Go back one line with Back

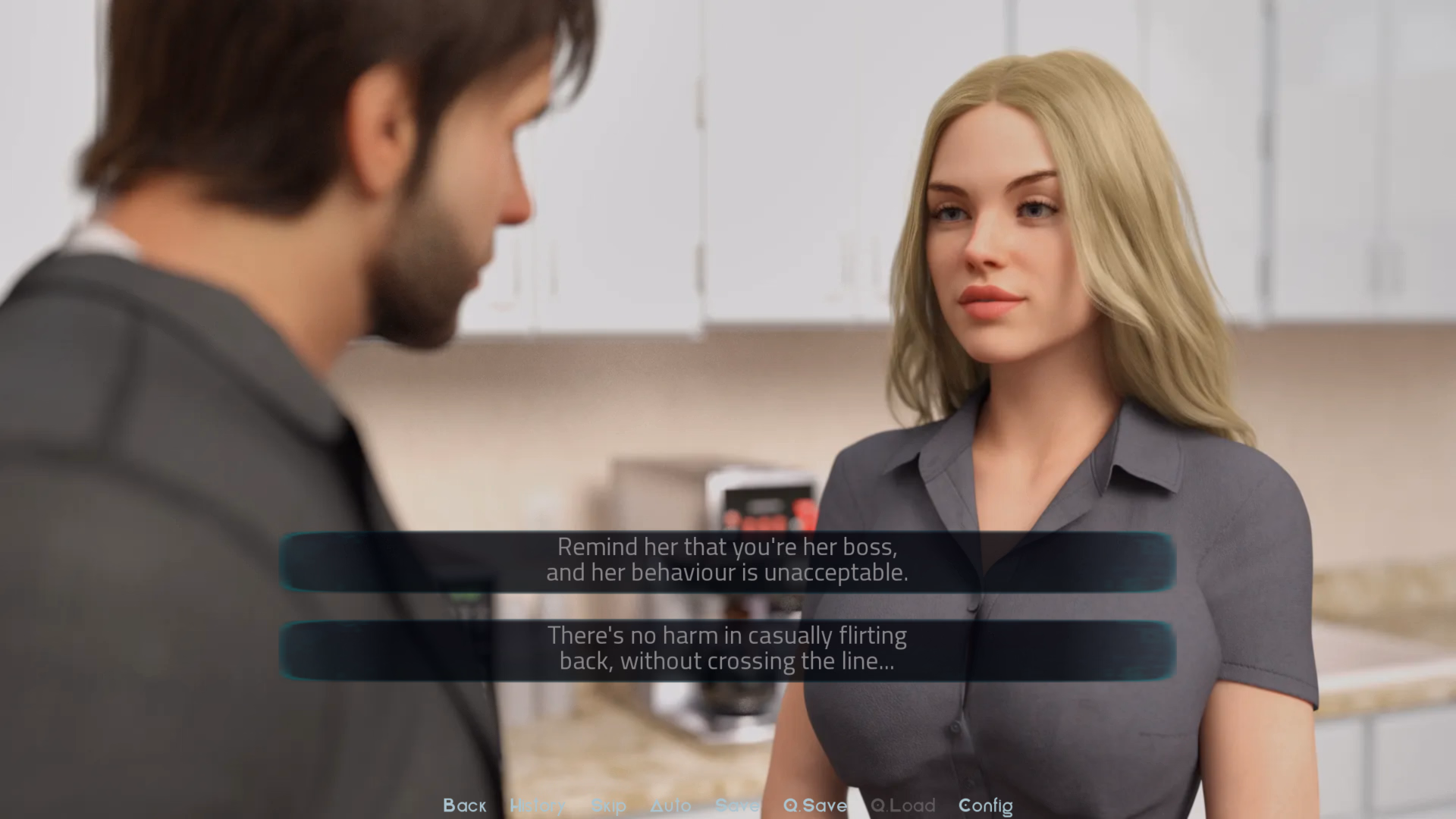tap(464, 805)
